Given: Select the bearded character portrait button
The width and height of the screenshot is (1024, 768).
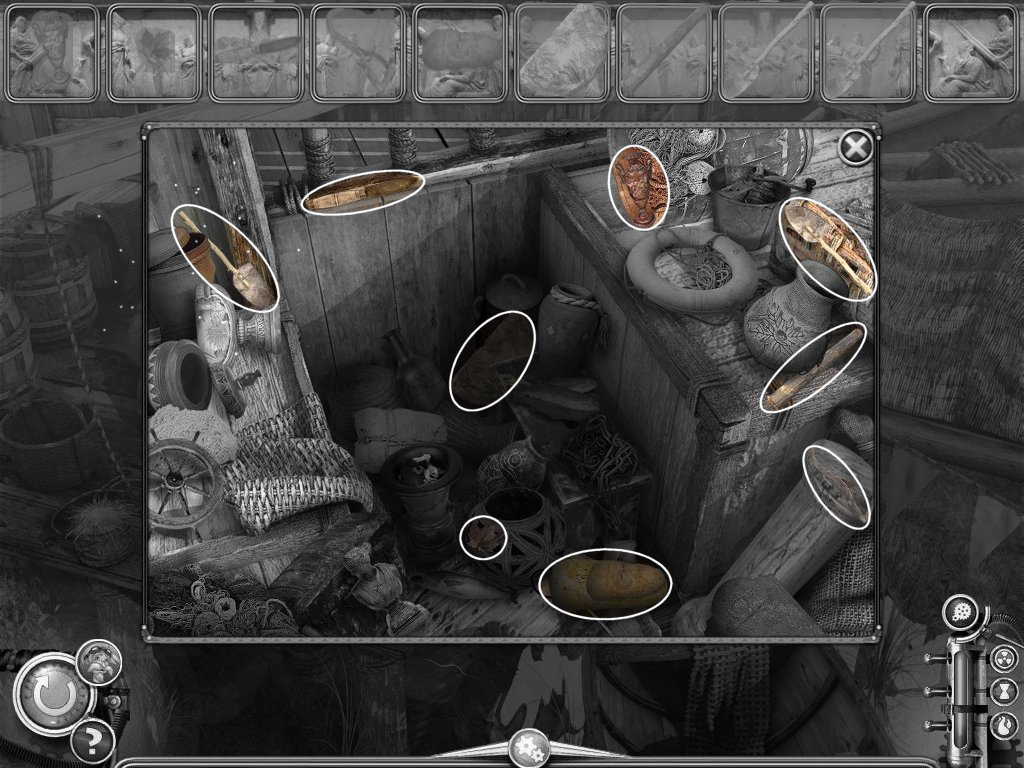Looking at the screenshot, I should [100, 661].
